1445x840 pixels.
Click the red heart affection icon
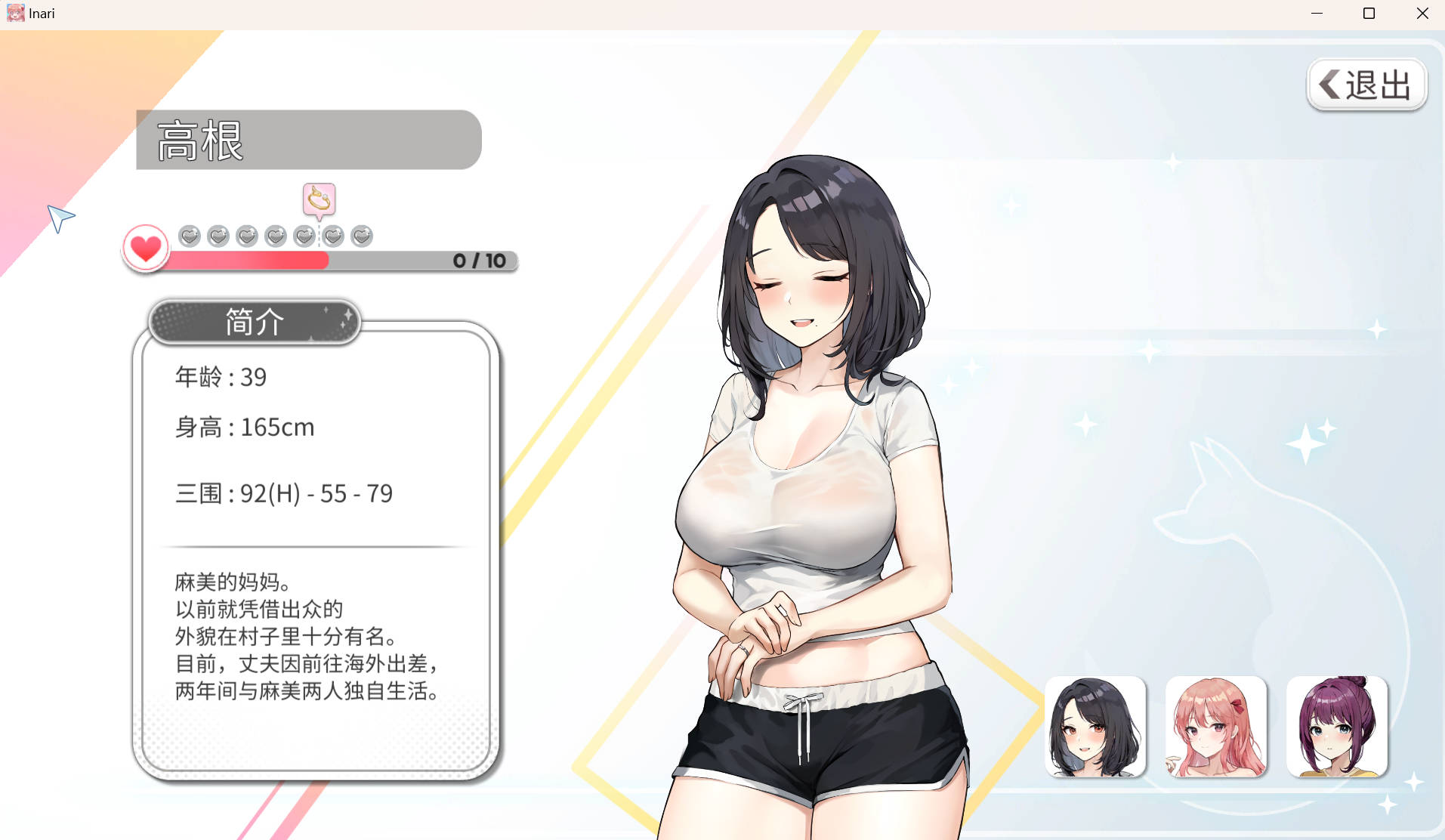tap(146, 248)
